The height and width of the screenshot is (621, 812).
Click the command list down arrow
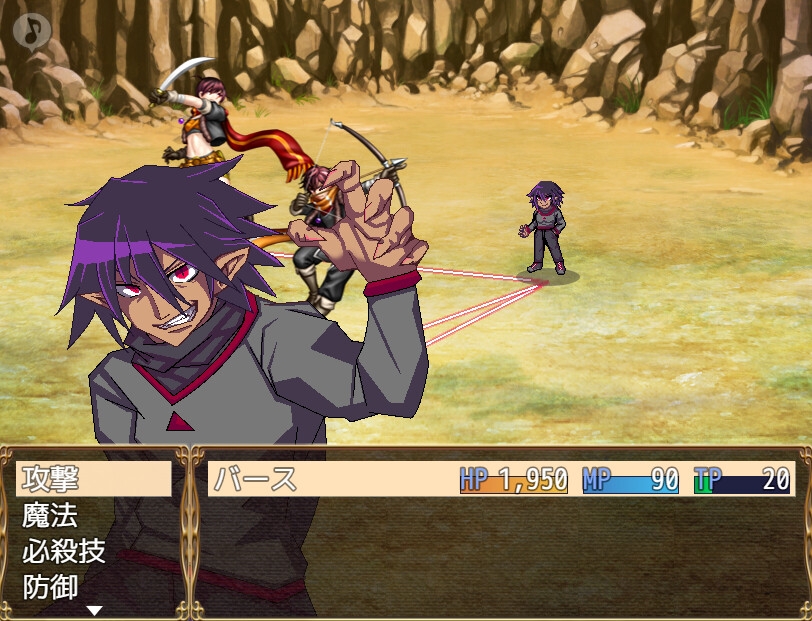95,610
